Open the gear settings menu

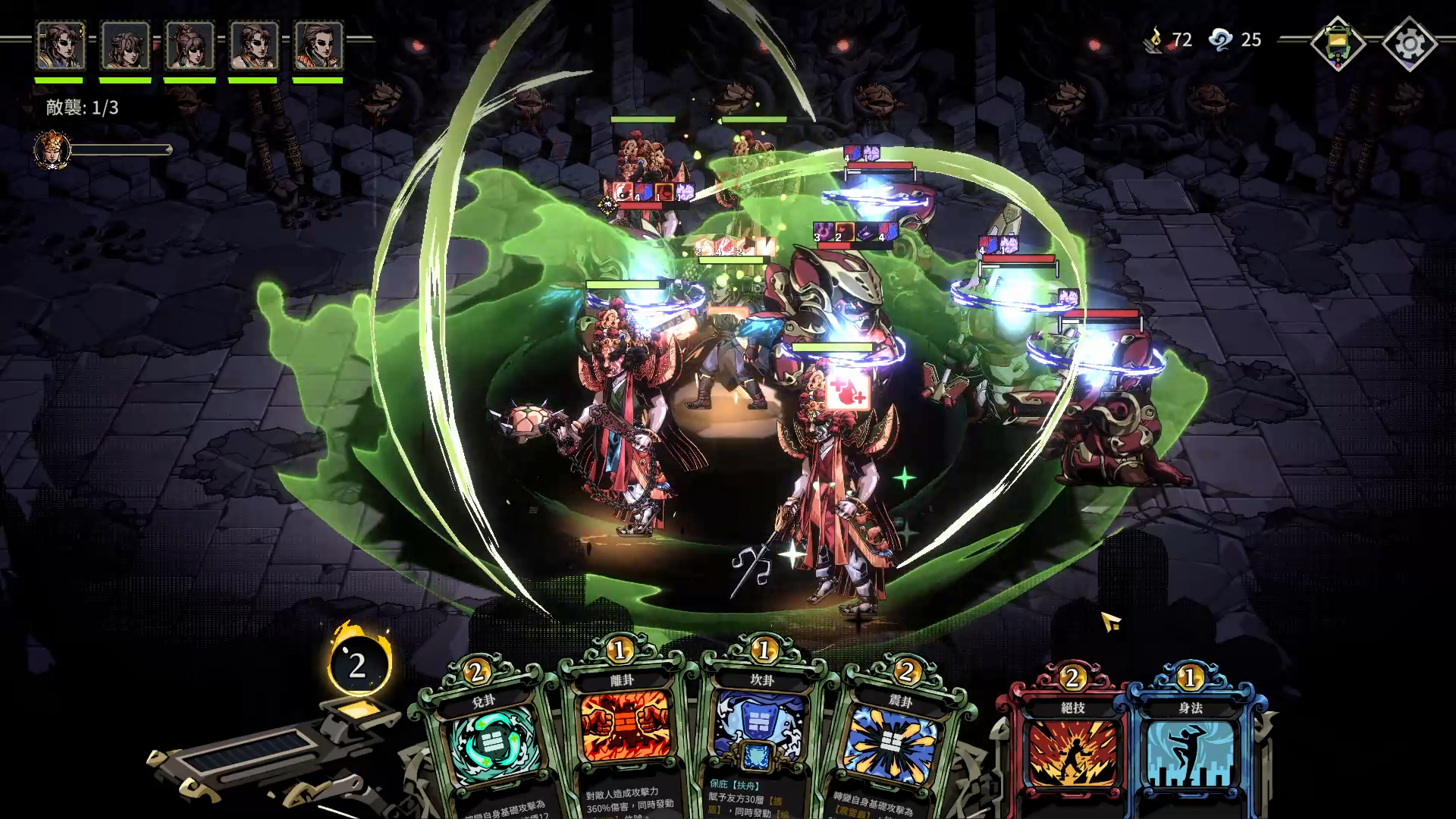(1409, 44)
